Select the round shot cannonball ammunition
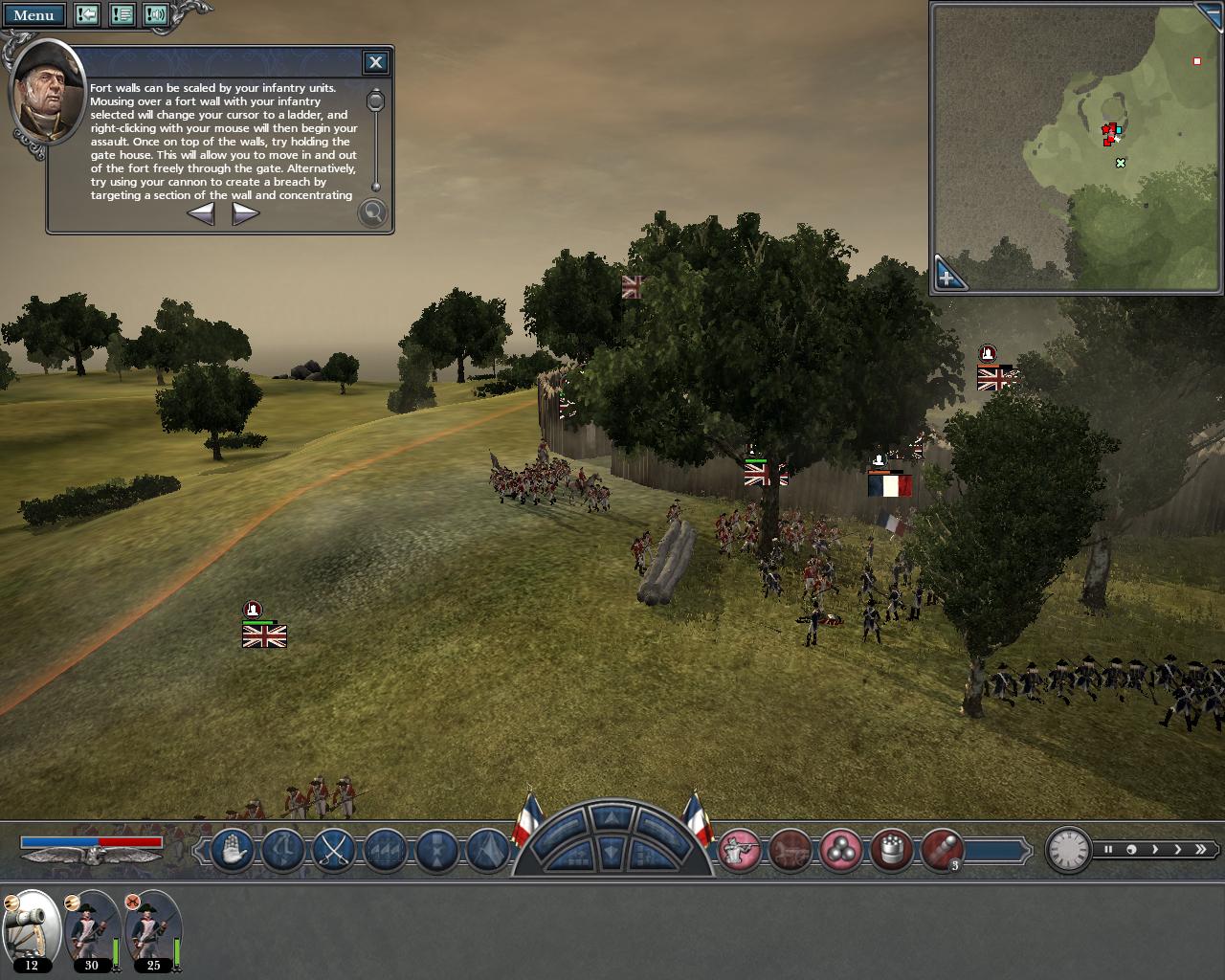Image resolution: width=1225 pixels, height=980 pixels. point(840,849)
